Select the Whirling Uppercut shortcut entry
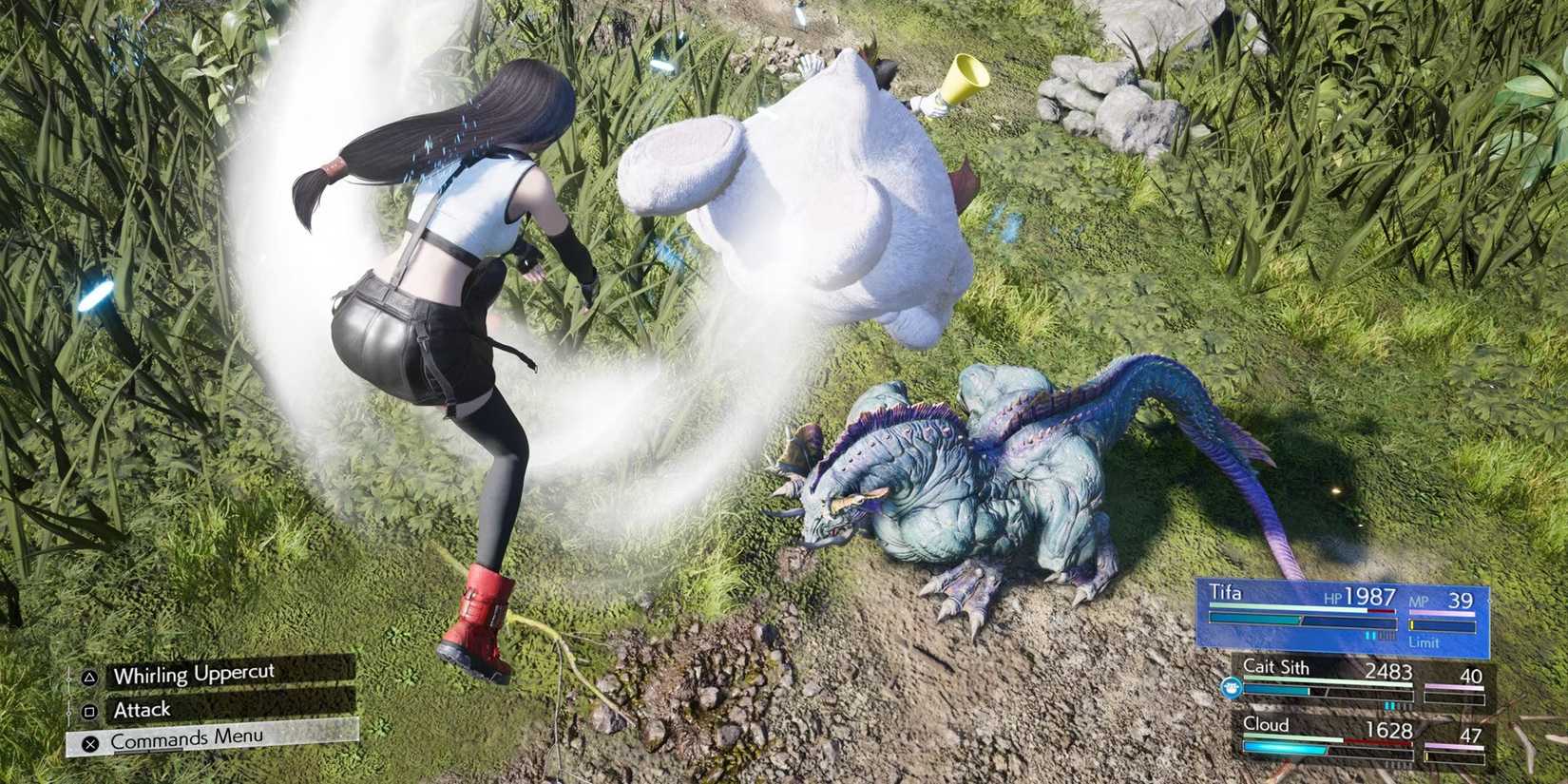The height and width of the screenshot is (784, 1568). coord(194,675)
